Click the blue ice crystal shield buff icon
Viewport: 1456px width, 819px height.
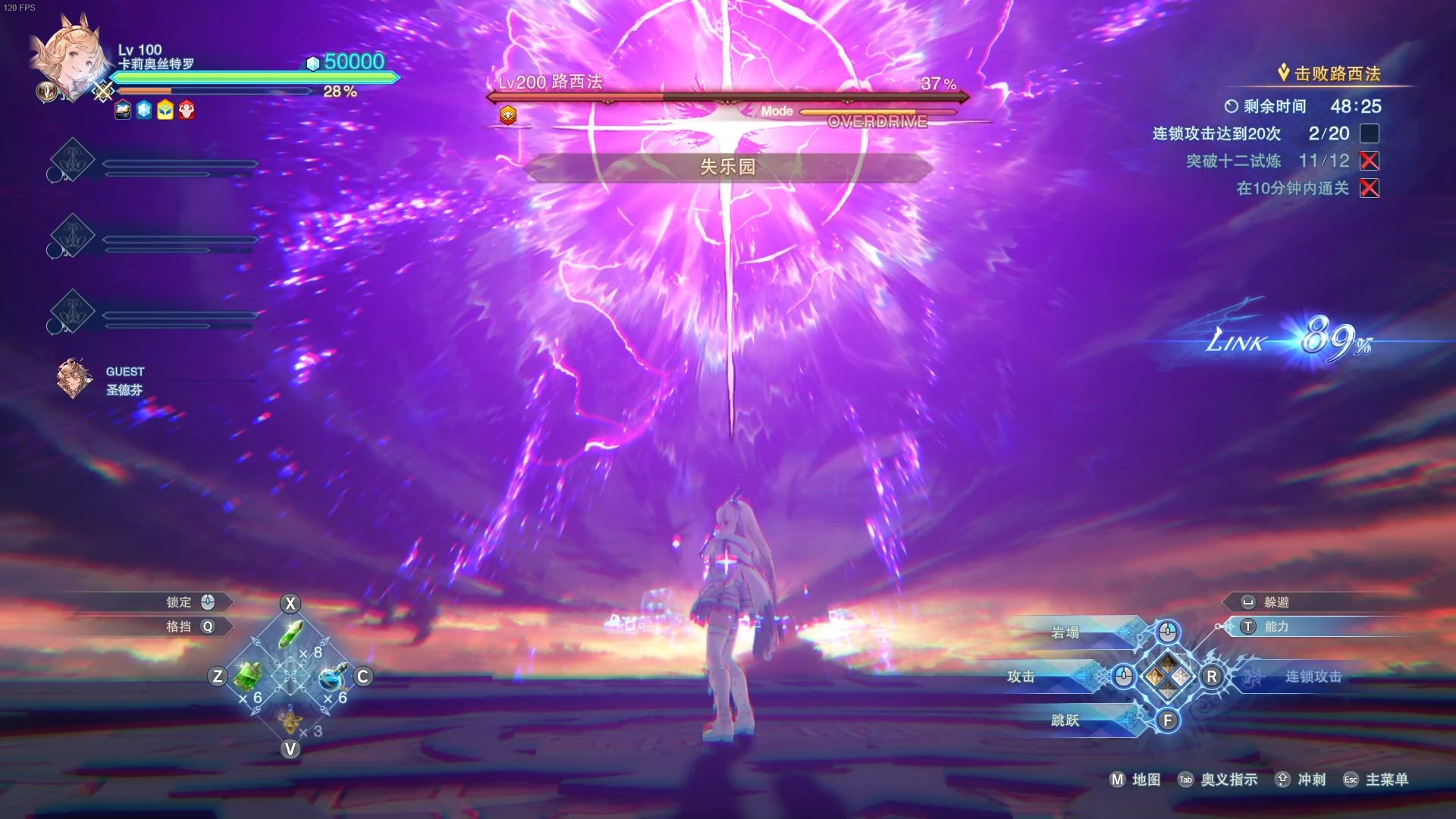pos(144,111)
